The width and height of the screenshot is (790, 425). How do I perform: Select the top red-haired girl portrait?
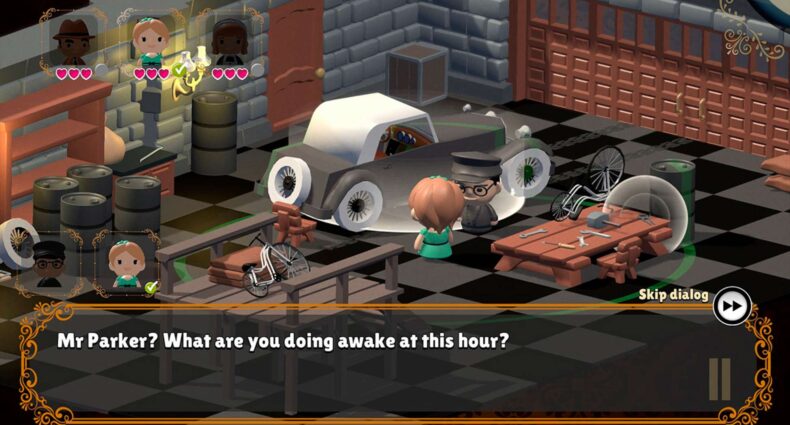152,40
